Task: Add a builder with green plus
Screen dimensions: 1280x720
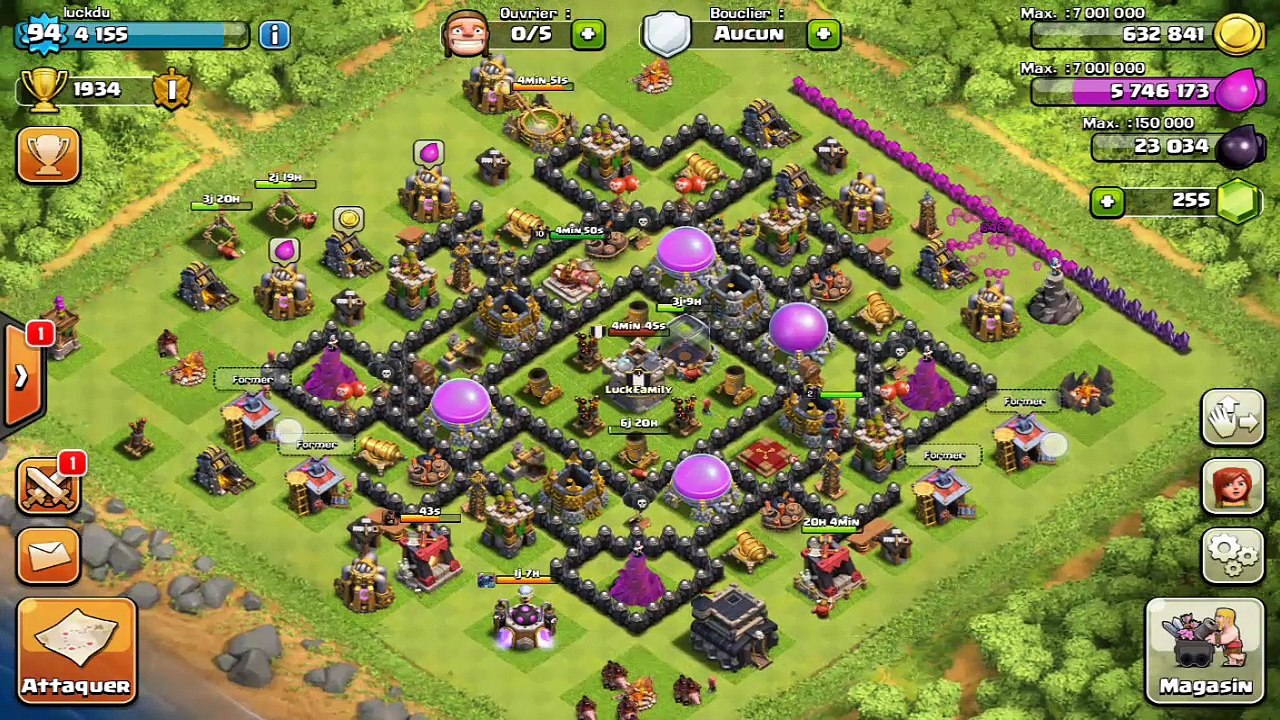Action: click(x=587, y=34)
